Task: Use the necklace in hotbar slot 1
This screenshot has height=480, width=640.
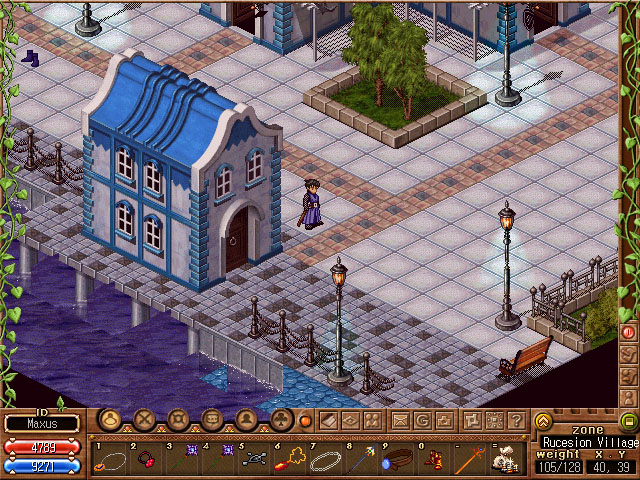Action: tap(109, 460)
